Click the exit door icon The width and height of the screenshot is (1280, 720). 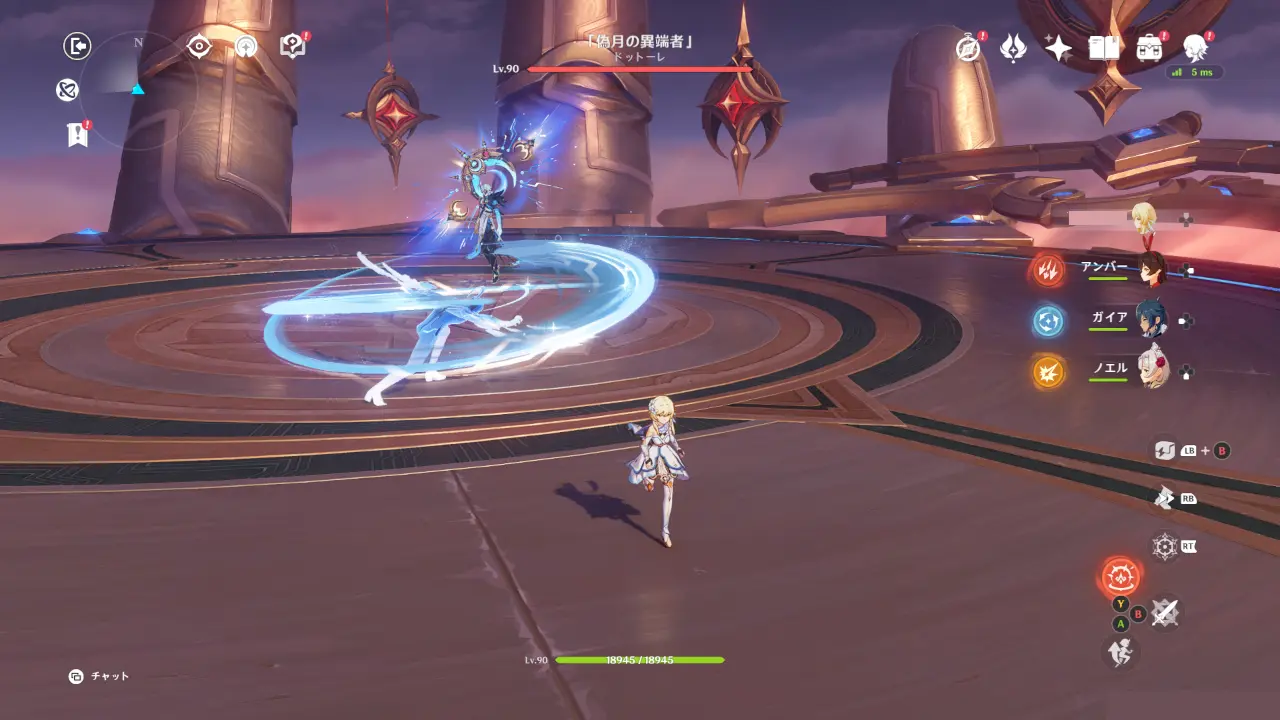(77, 46)
